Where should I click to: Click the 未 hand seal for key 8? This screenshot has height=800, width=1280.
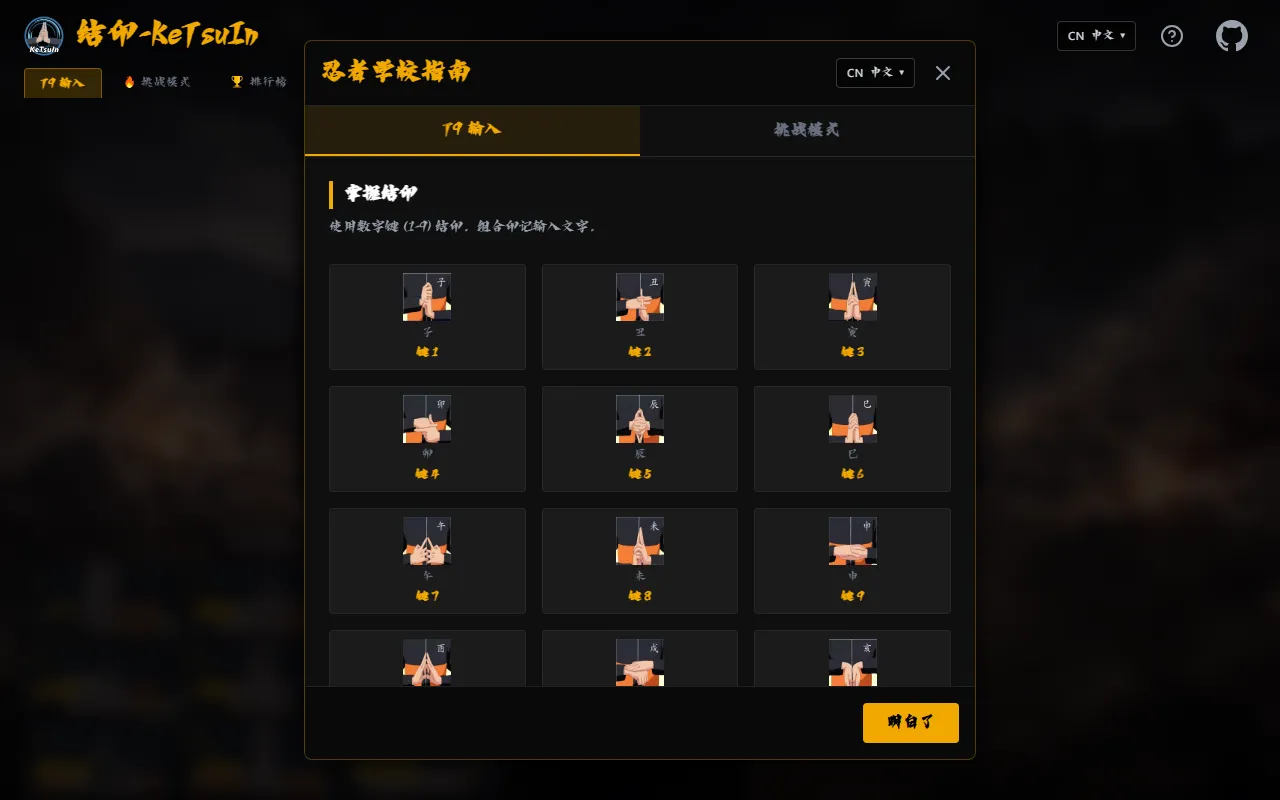[x=639, y=540]
